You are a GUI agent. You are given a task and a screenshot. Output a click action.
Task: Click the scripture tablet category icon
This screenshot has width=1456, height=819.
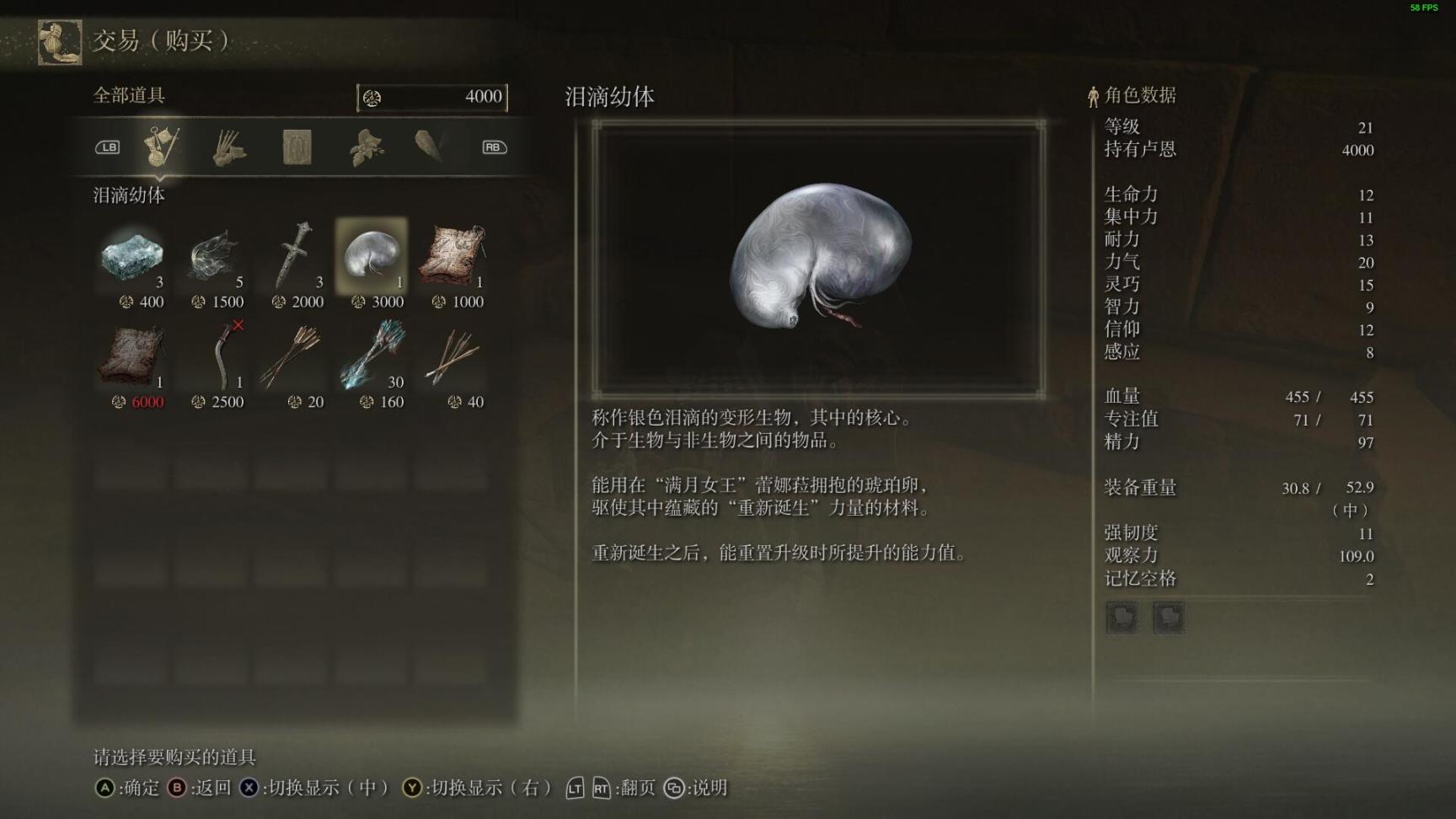point(297,147)
